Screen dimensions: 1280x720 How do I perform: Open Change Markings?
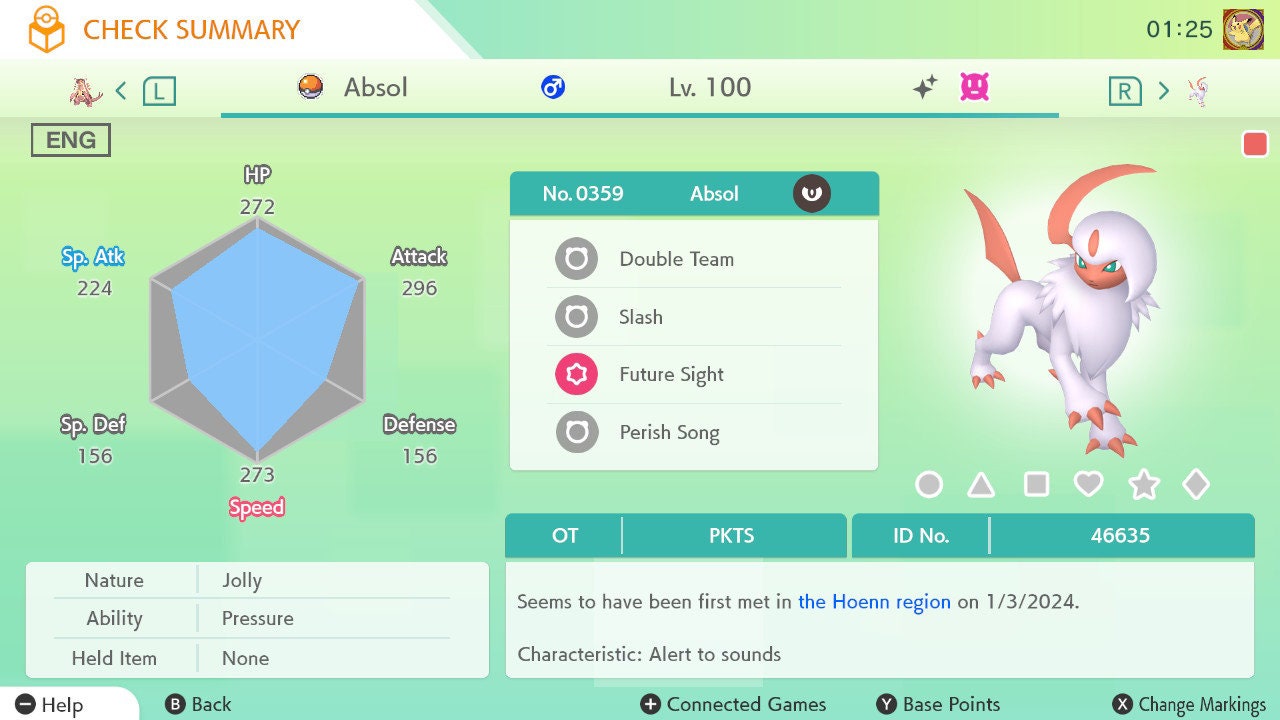pyautogui.click(x=1190, y=705)
